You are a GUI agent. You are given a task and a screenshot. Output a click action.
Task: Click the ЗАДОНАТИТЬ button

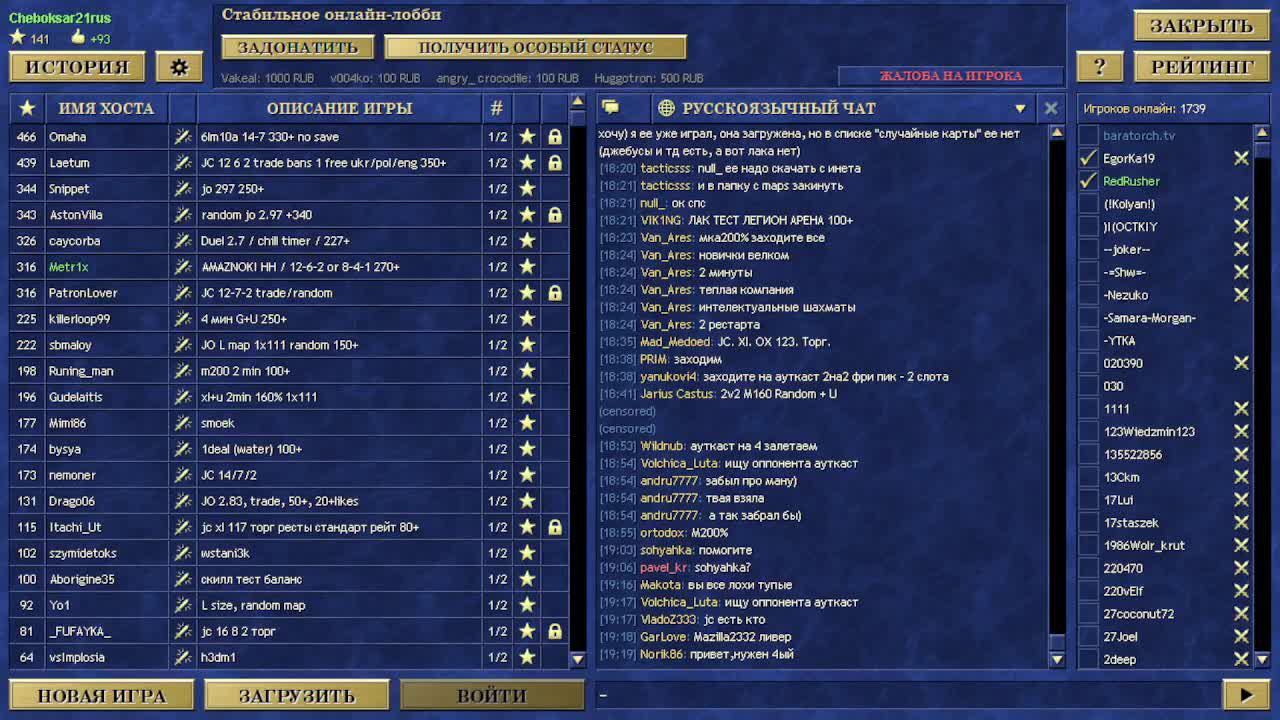[298, 47]
